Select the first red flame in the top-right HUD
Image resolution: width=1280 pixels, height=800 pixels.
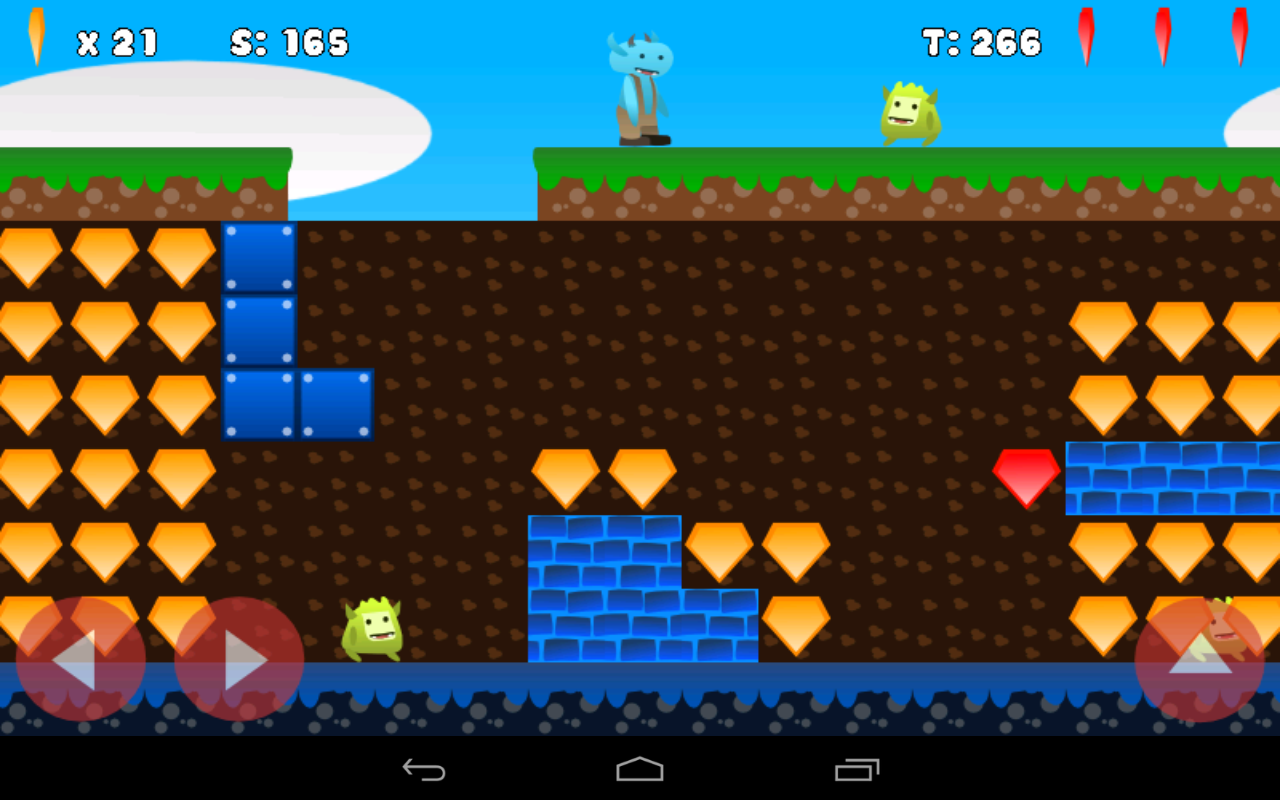pos(1087,35)
